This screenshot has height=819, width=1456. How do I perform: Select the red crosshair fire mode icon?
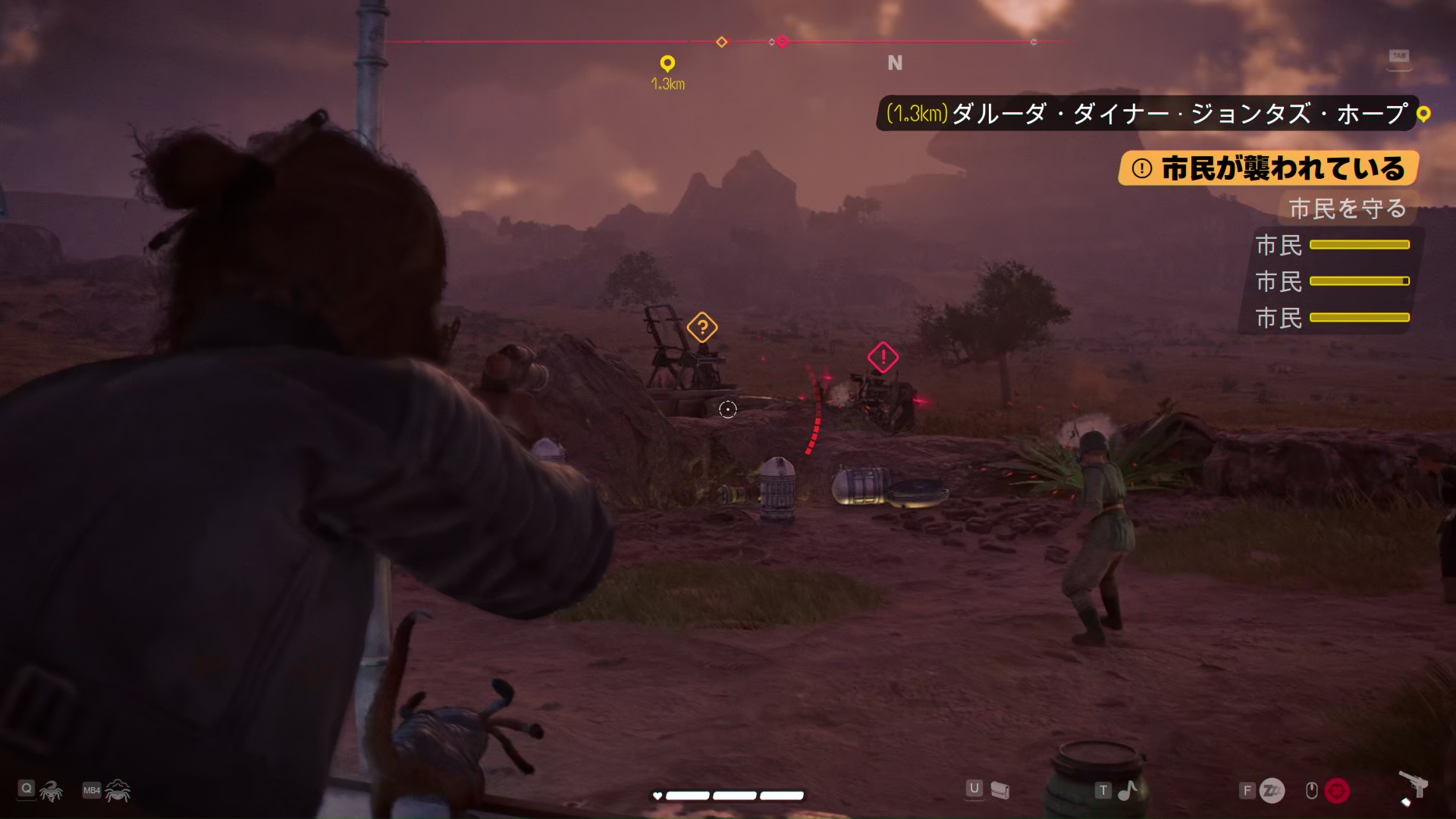pyautogui.click(x=1337, y=791)
